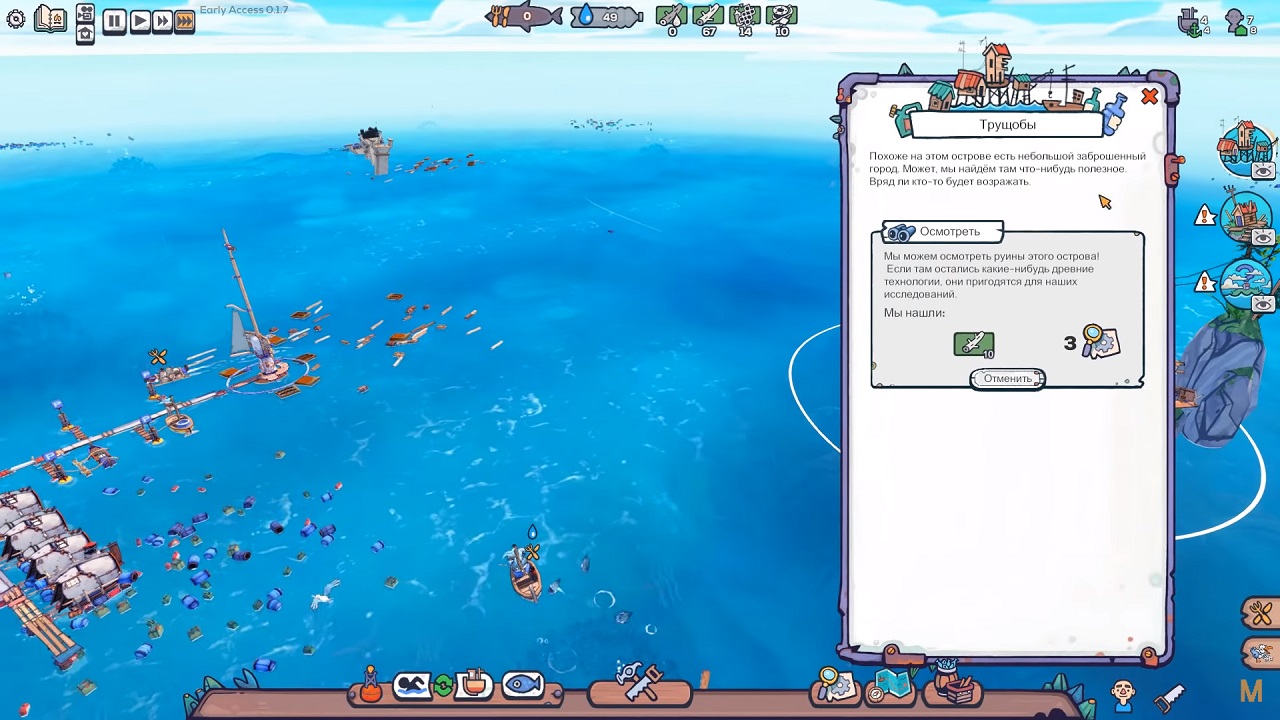1280x720 pixels.
Task: Select the green knife reward item
Action: click(x=973, y=344)
